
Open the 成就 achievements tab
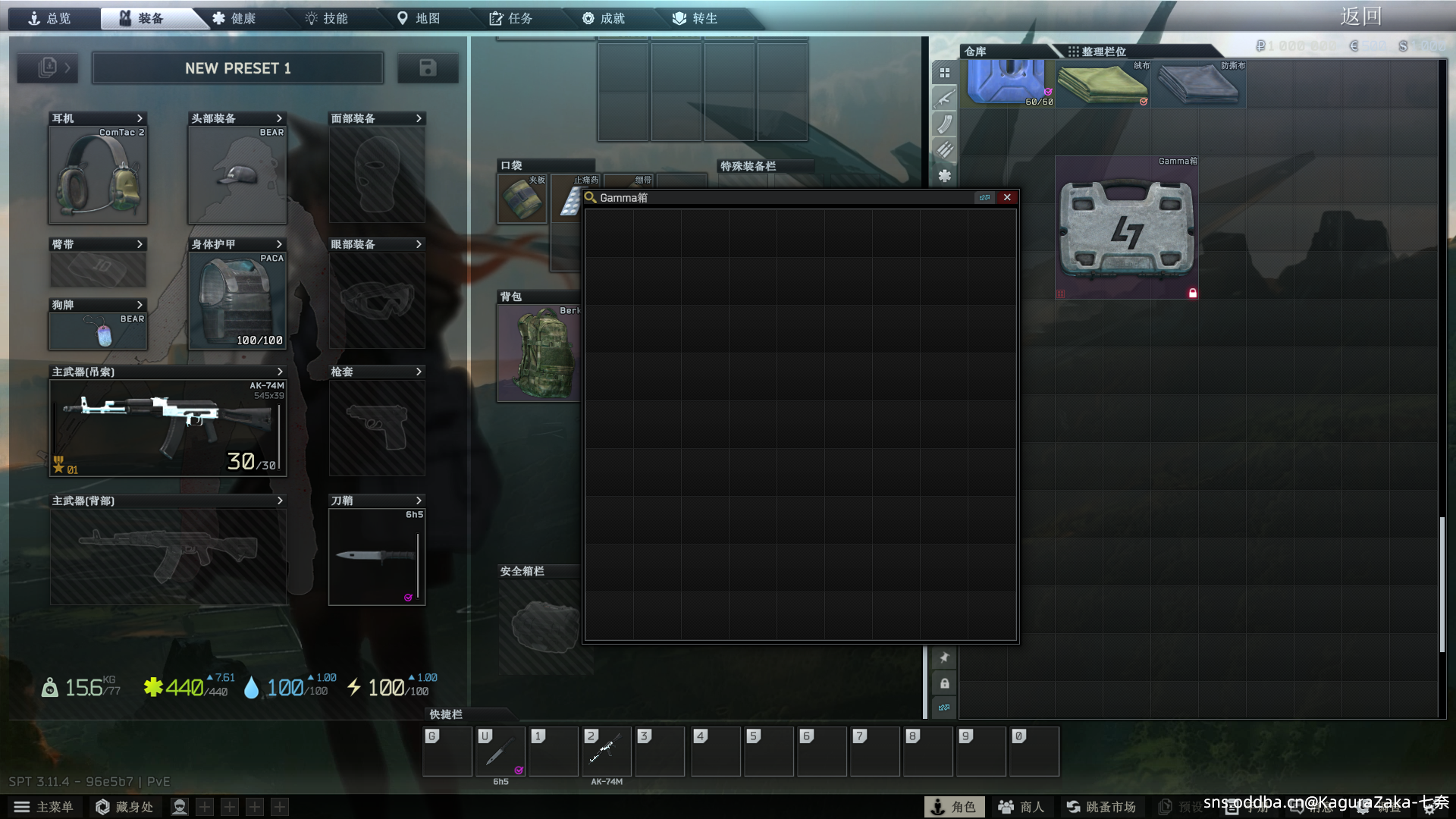(604, 18)
